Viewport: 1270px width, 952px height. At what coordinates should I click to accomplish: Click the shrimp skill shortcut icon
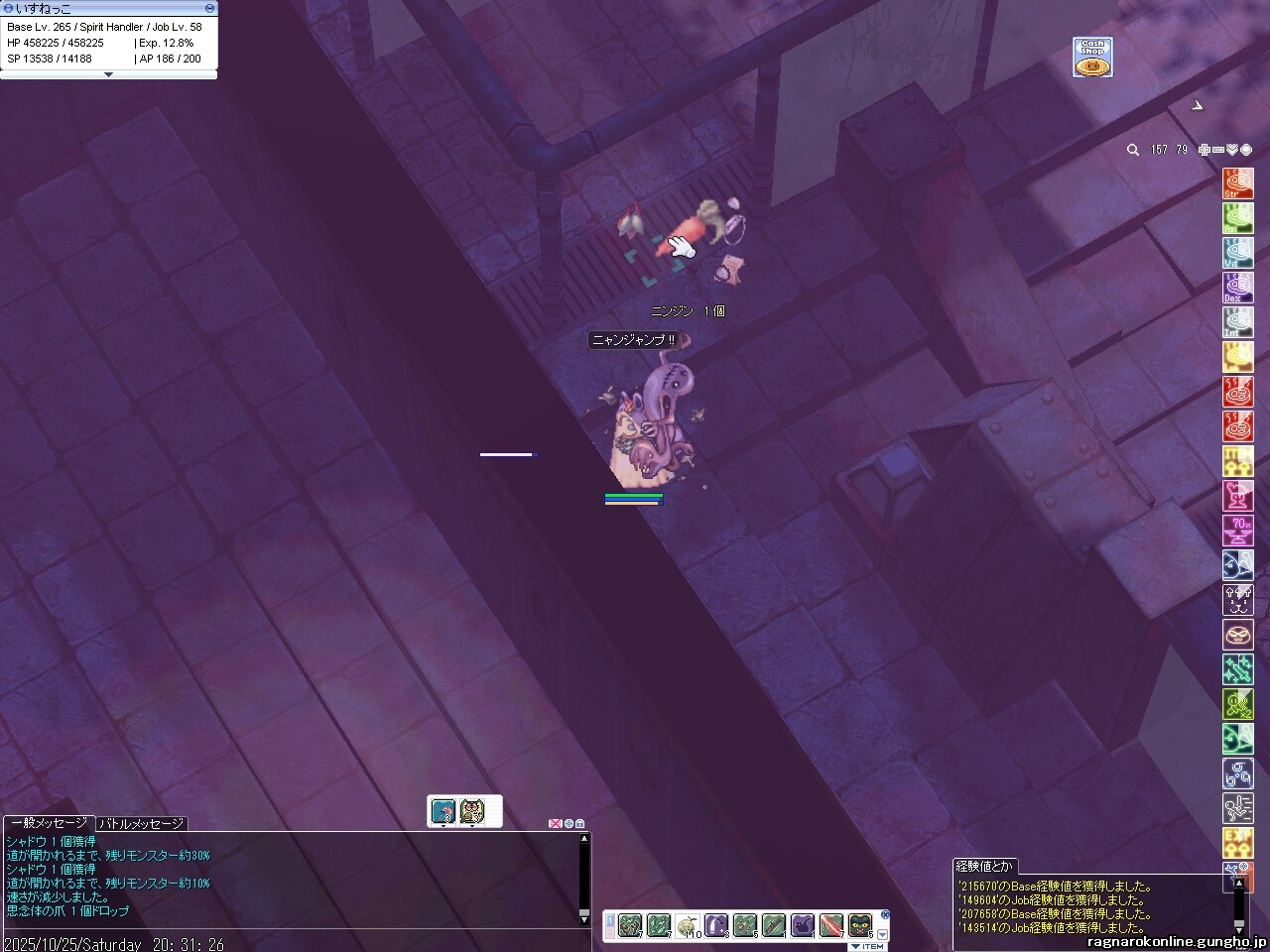tap(444, 811)
